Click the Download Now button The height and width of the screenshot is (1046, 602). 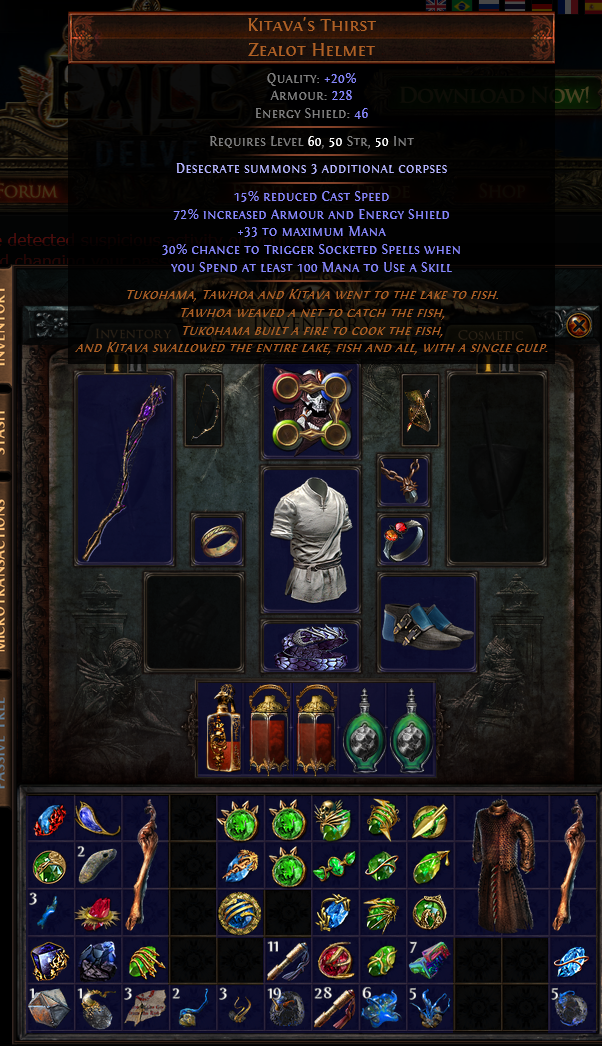coord(495,96)
